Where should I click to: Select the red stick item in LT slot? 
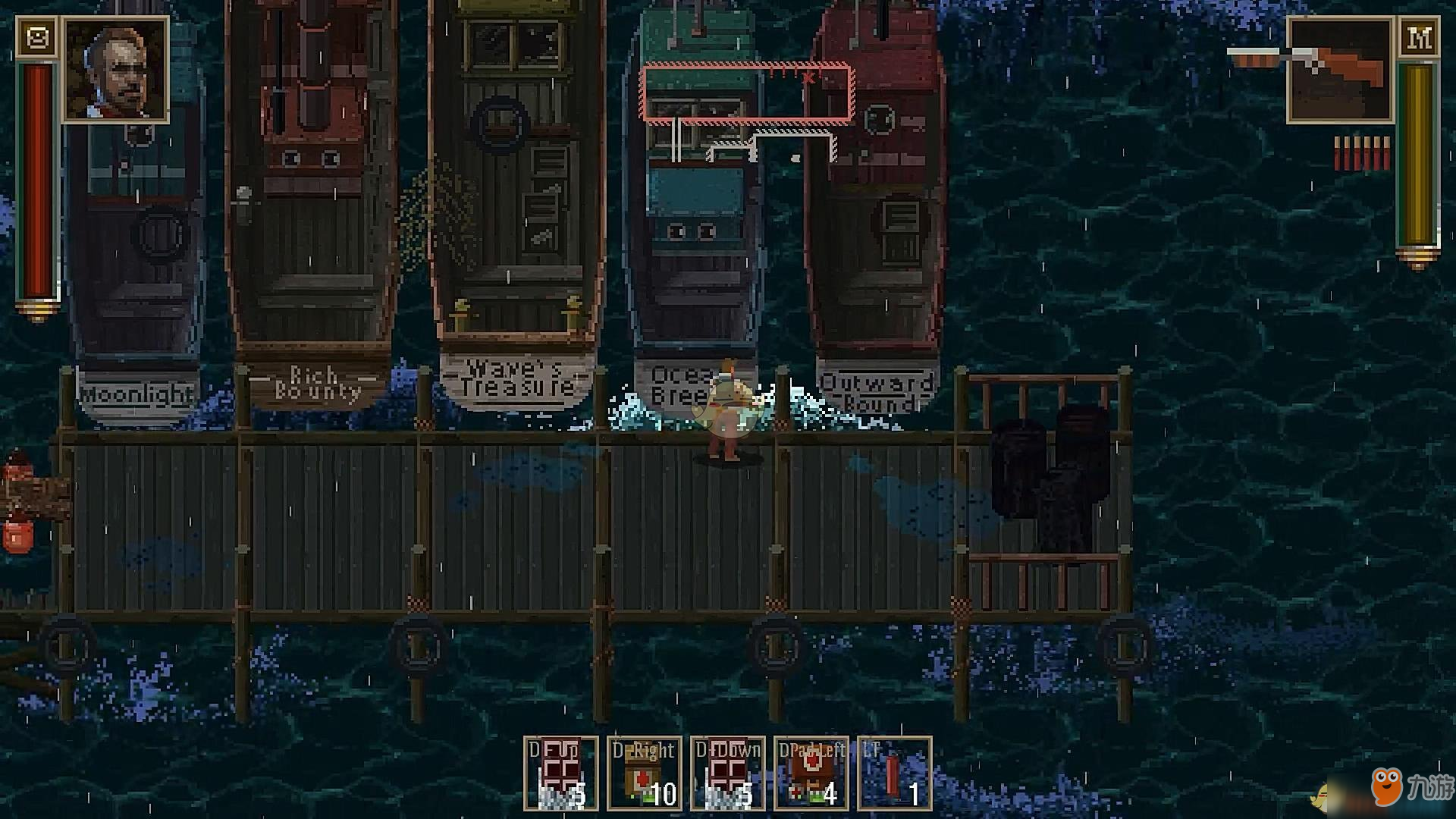tap(895, 773)
